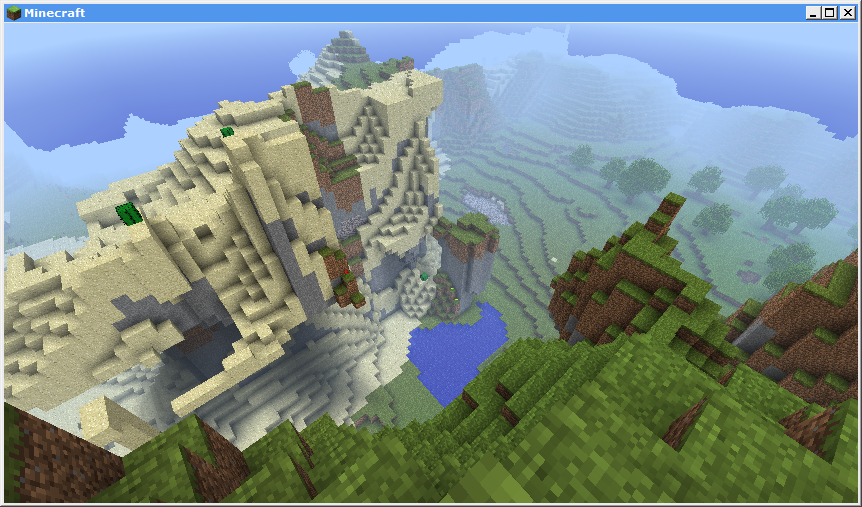Close the Minecraft window

[x=846, y=13]
